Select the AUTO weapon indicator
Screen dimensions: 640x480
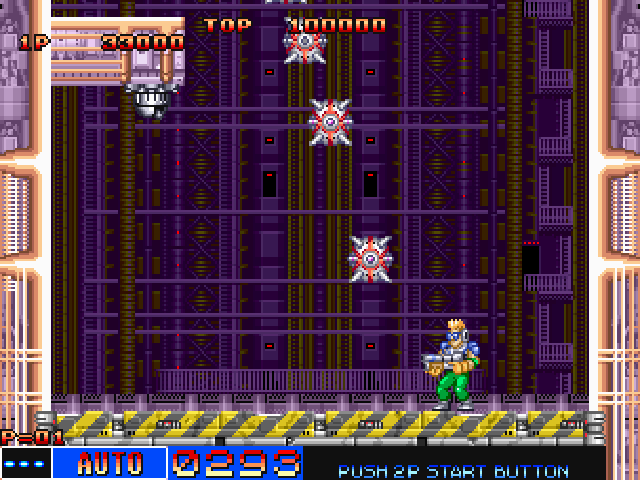point(109,463)
